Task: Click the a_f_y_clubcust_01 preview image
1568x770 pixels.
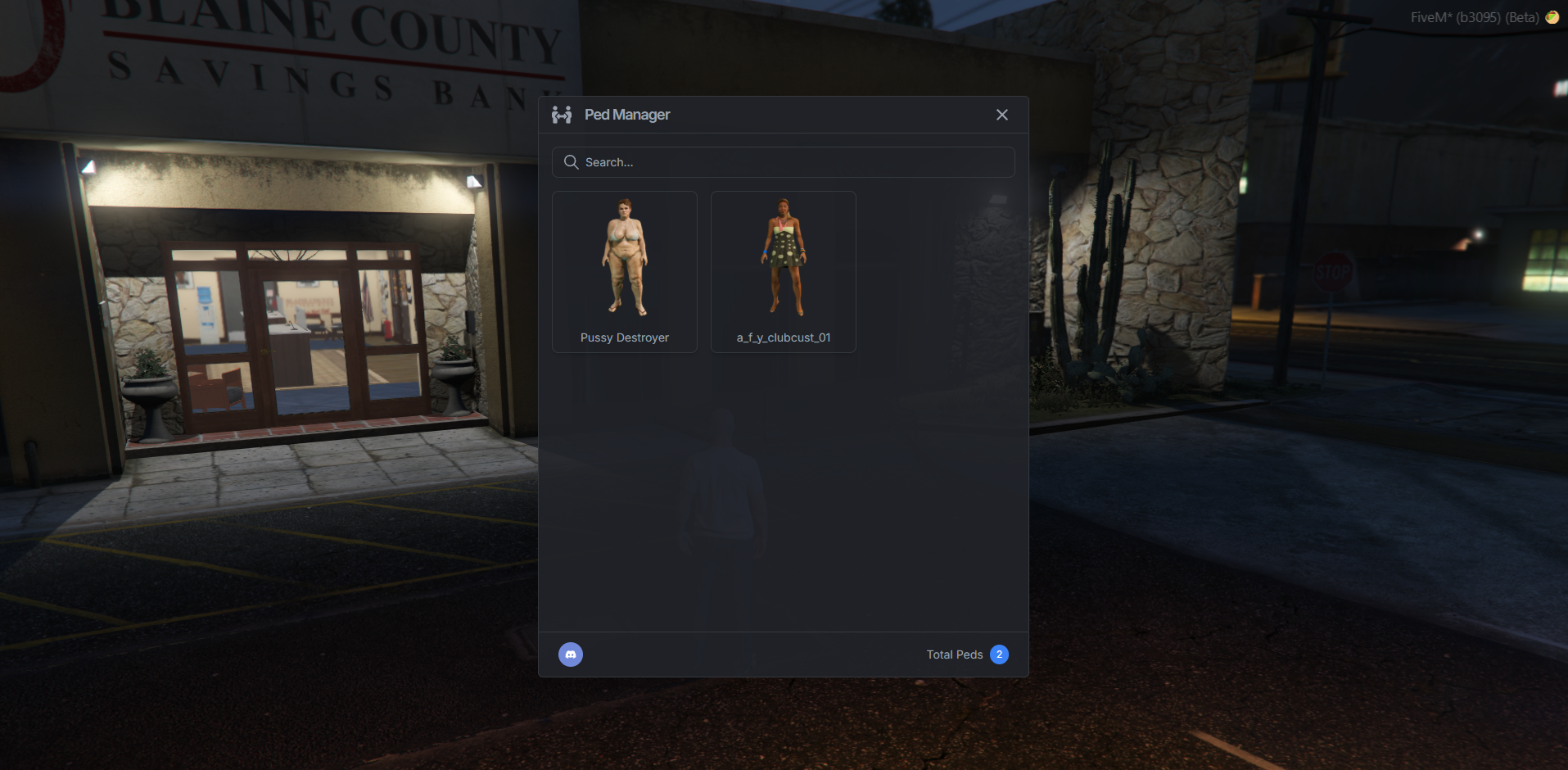Action: 783,258
